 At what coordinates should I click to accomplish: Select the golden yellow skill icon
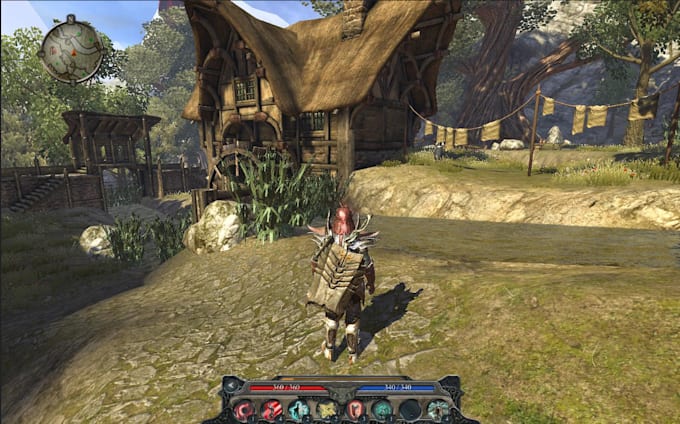327,409
